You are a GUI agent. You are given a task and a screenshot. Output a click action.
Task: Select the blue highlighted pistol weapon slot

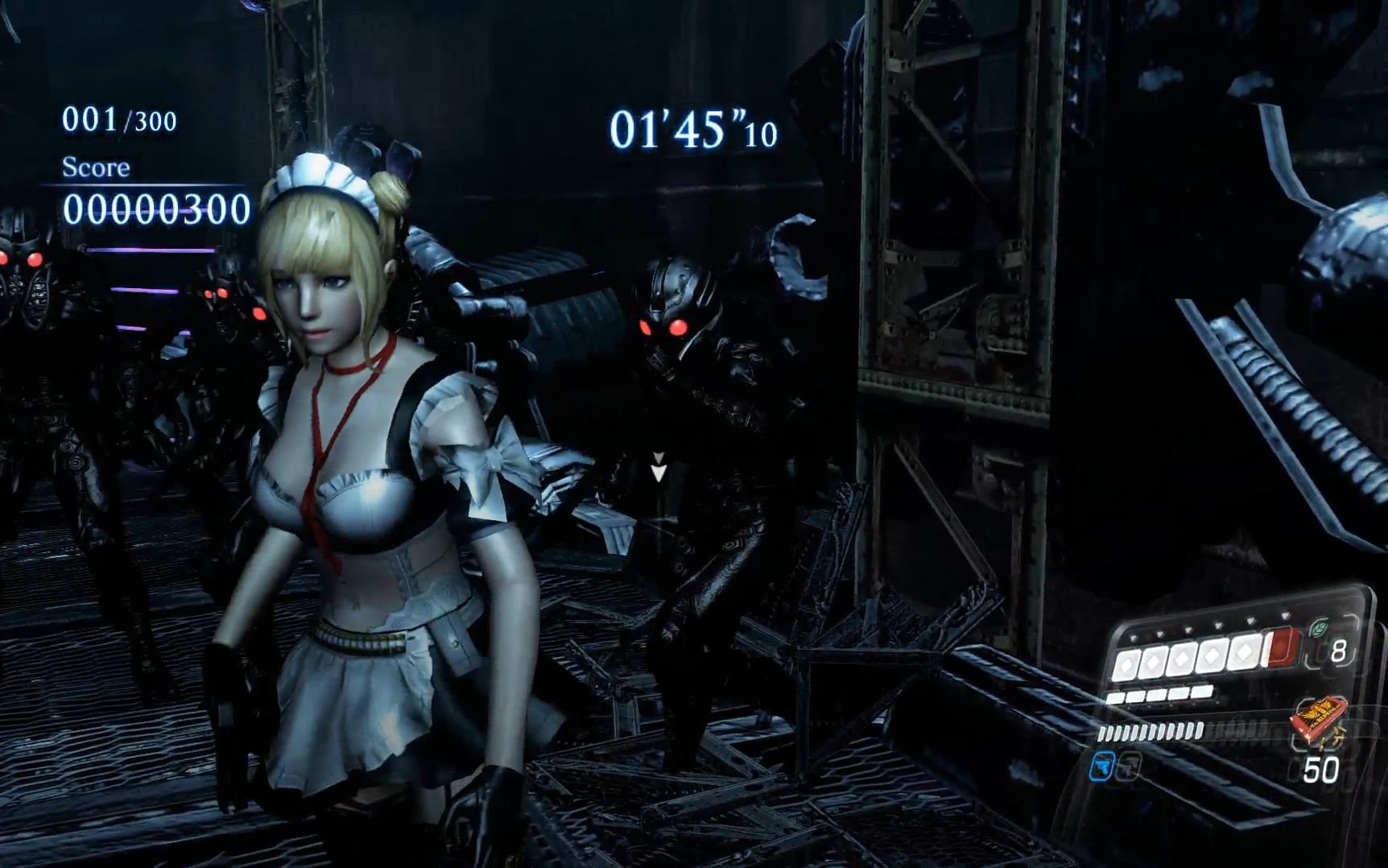point(1103,766)
